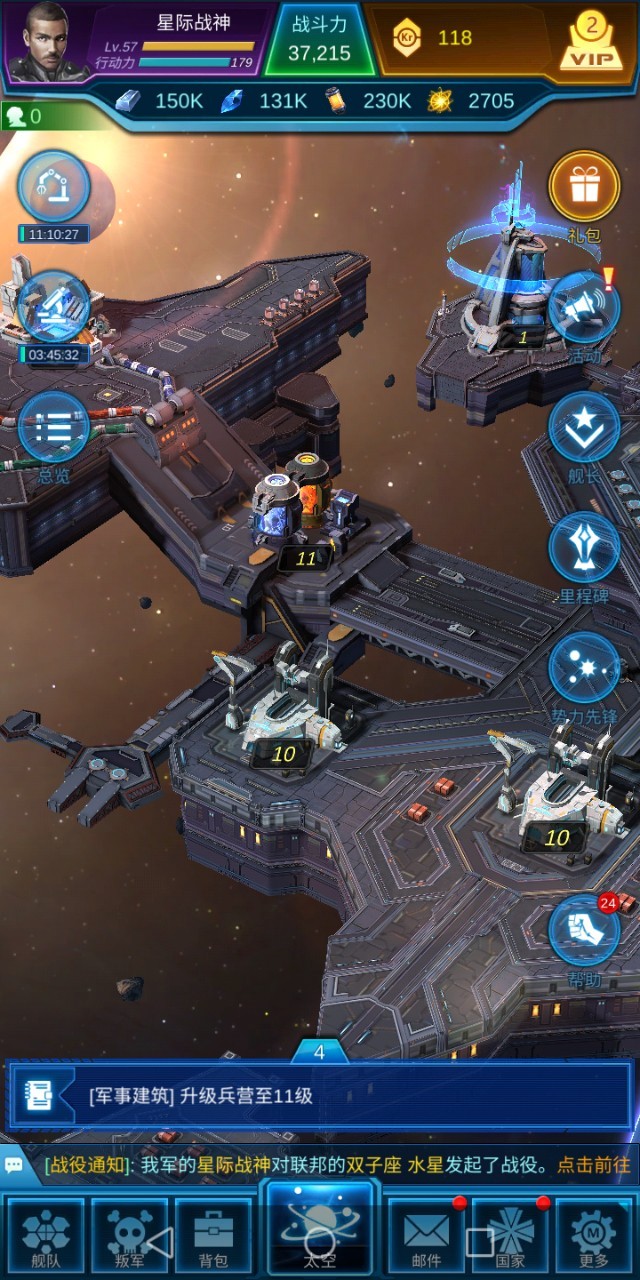Open the 舰长 captain screen
Viewport: 640px width, 1280px height.
click(584, 430)
